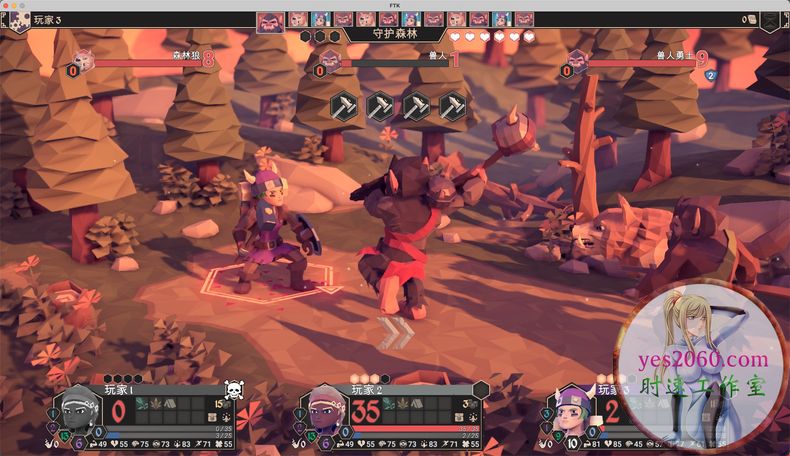Image resolution: width=790 pixels, height=456 pixels.
Task: Open the 玩家2 hero portrait
Action: click(322, 410)
